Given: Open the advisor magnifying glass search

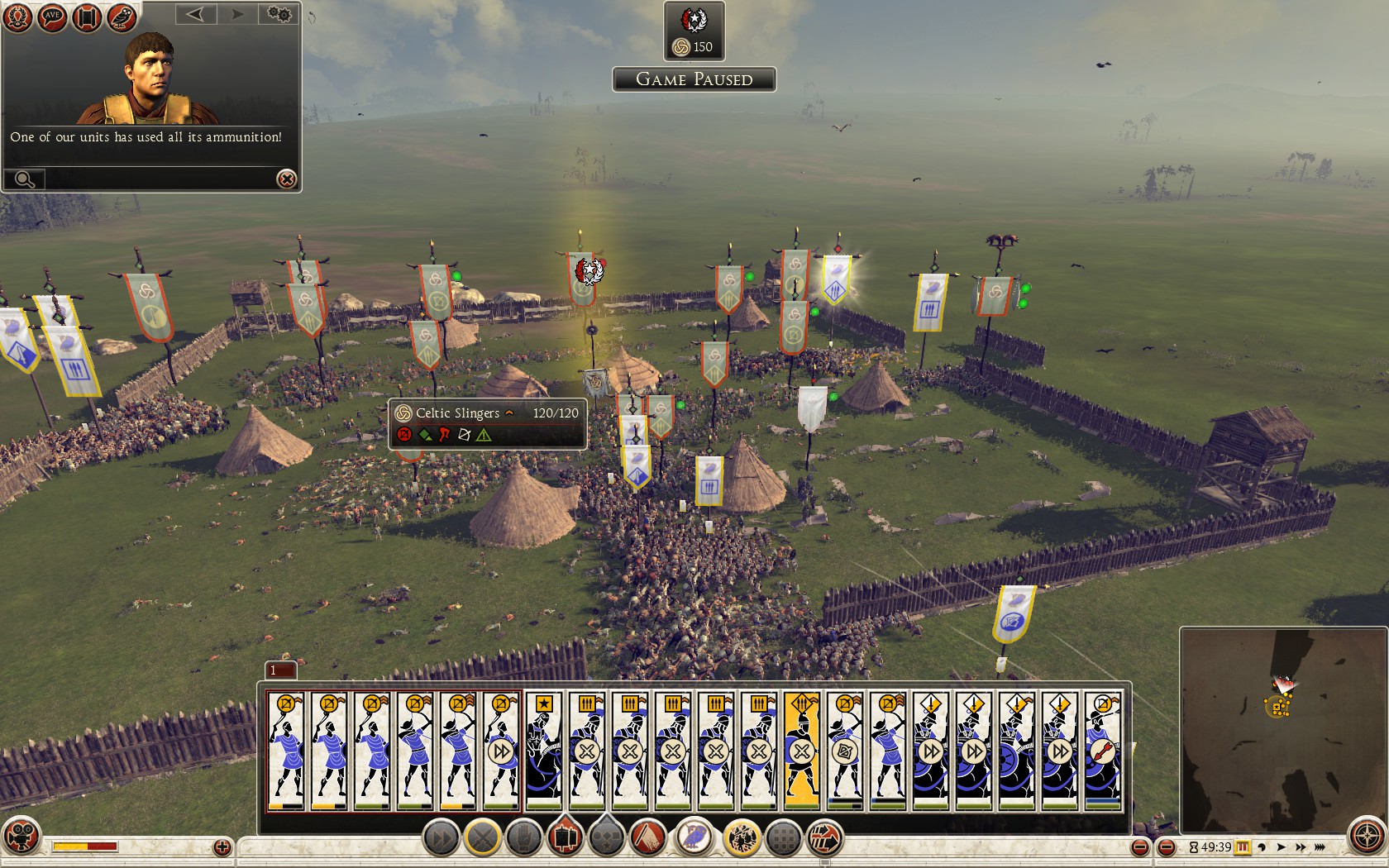Looking at the screenshot, I should coord(24,179).
